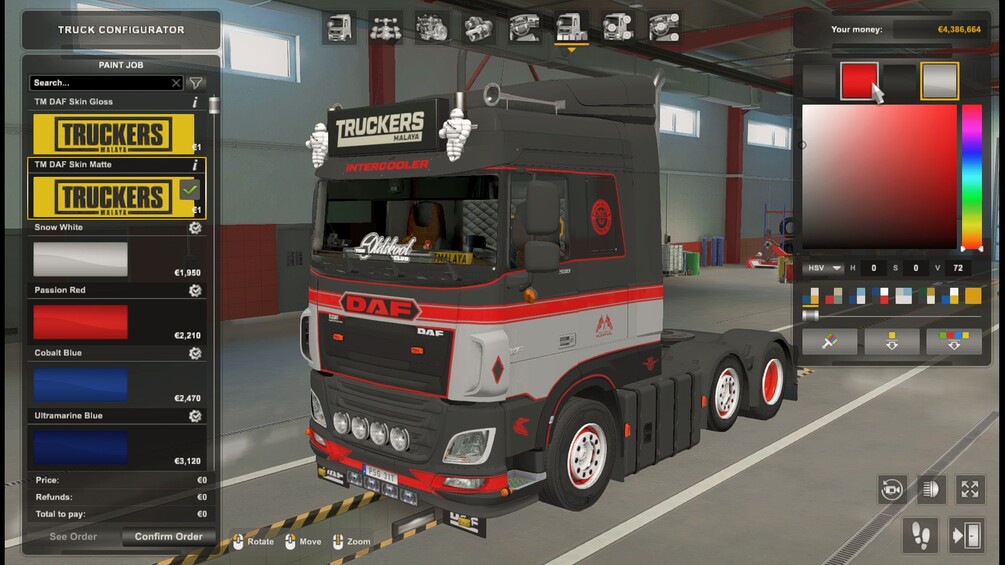Select the highlighted grey color slot

(940, 81)
